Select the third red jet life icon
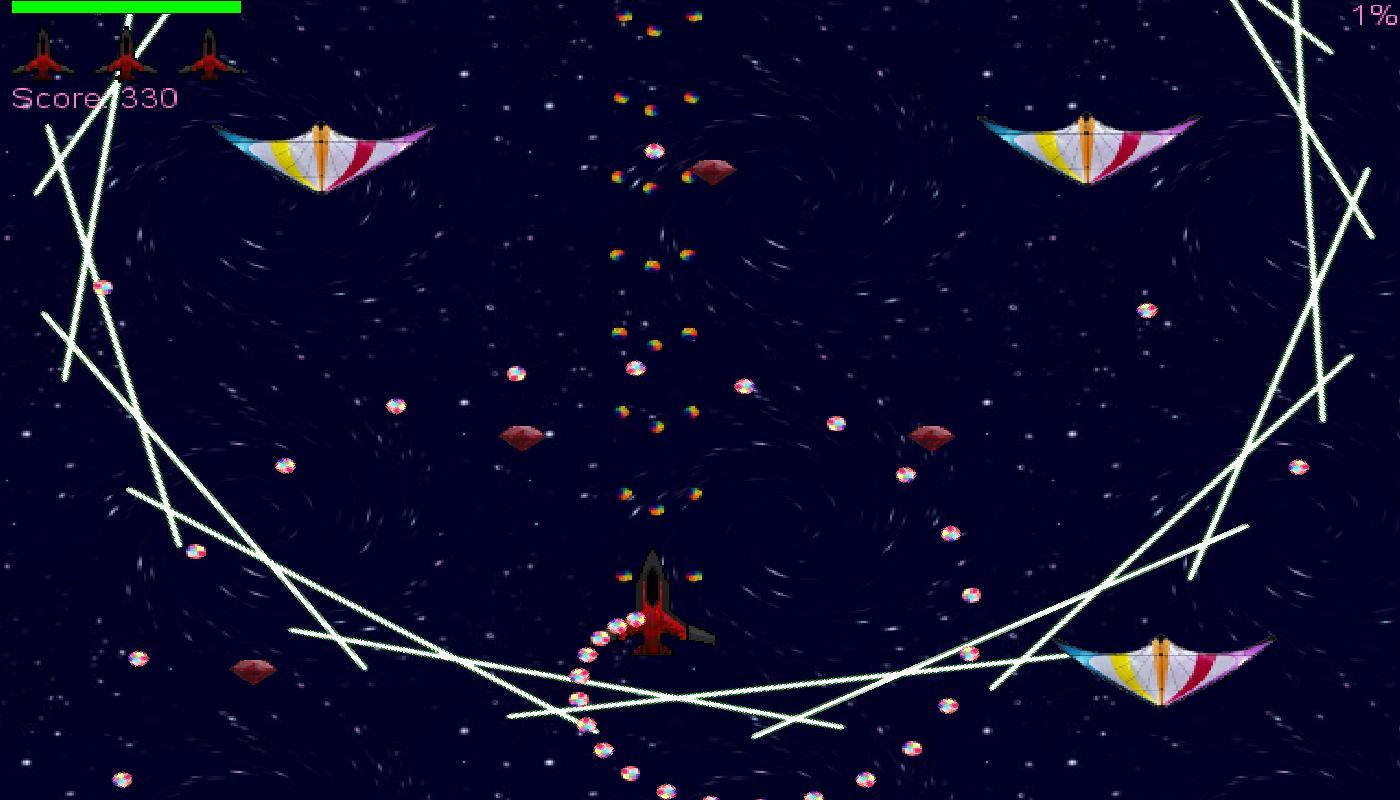The height and width of the screenshot is (800, 1400). coord(210,55)
